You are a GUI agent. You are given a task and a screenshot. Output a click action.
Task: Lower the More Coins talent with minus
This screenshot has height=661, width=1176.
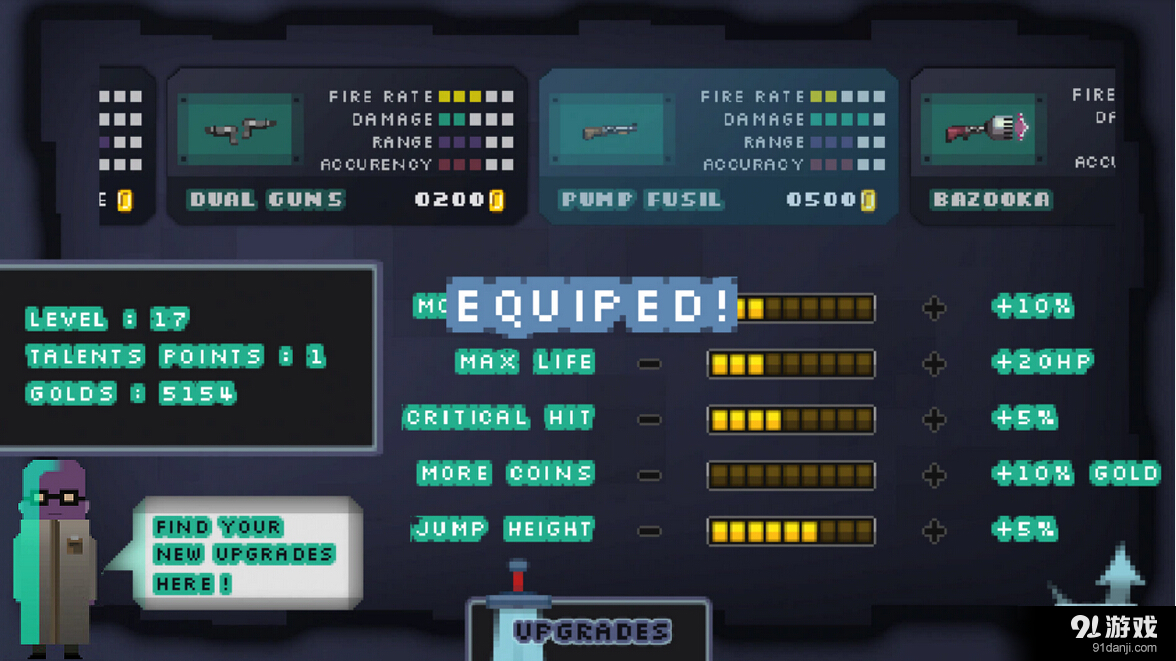pyautogui.click(x=649, y=475)
